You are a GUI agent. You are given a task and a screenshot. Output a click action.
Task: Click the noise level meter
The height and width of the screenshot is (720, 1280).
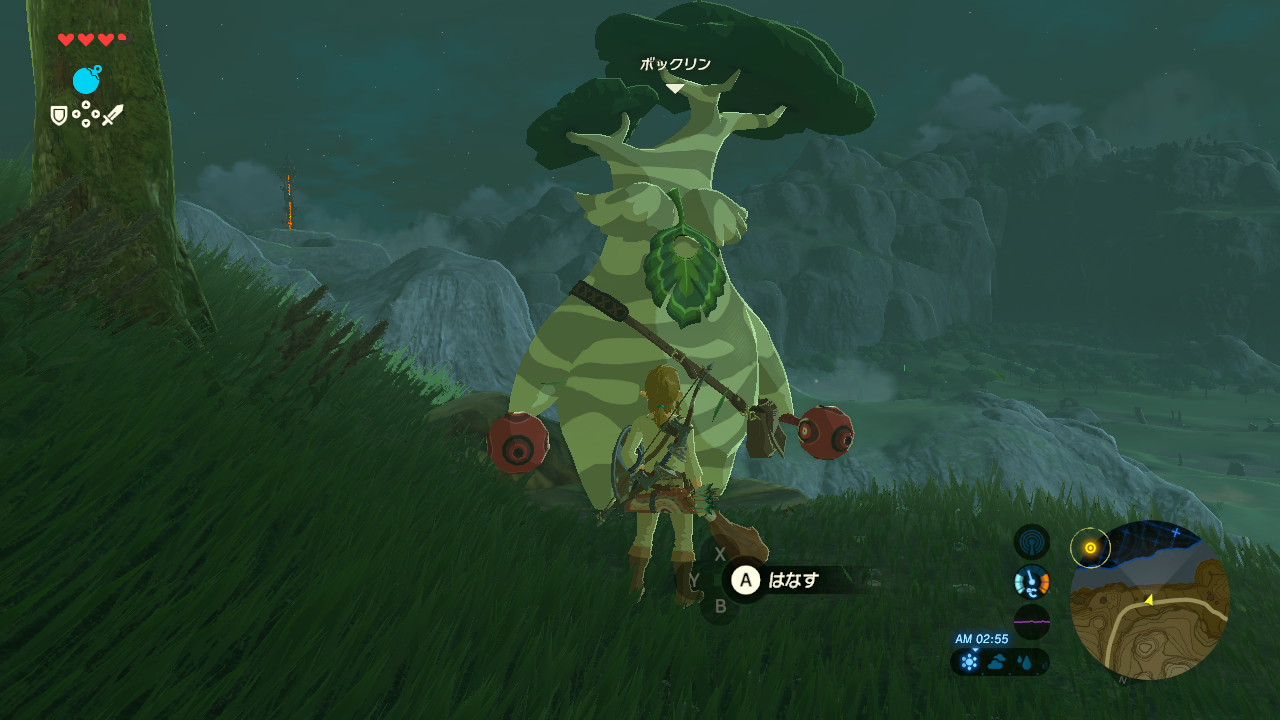(x=1031, y=621)
